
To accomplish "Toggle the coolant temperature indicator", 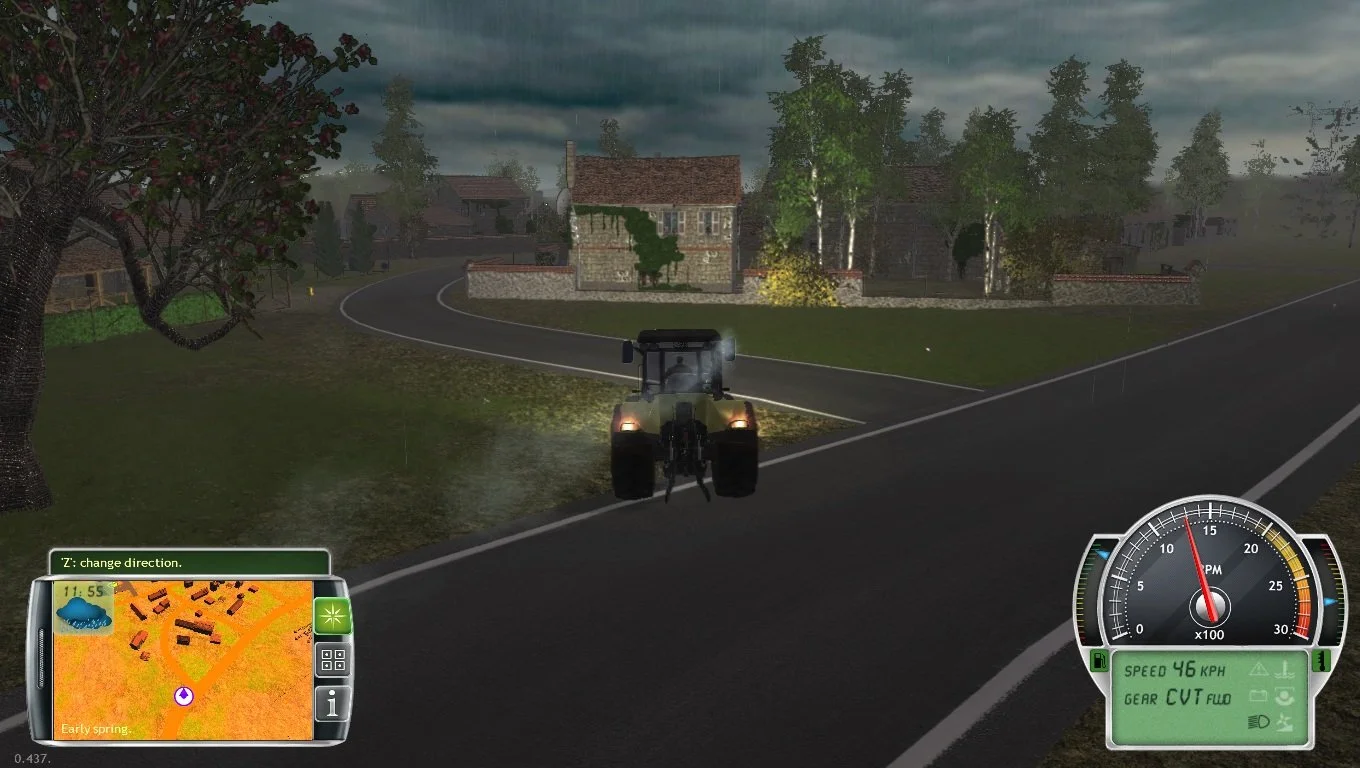I will [x=1287, y=671].
